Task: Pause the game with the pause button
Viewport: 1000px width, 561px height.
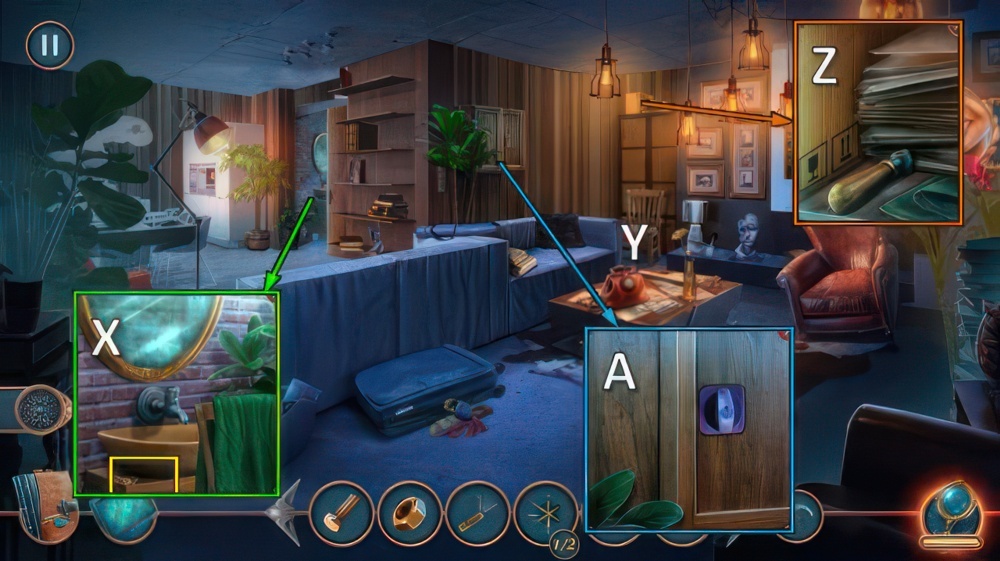Action: (x=49, y=45)
